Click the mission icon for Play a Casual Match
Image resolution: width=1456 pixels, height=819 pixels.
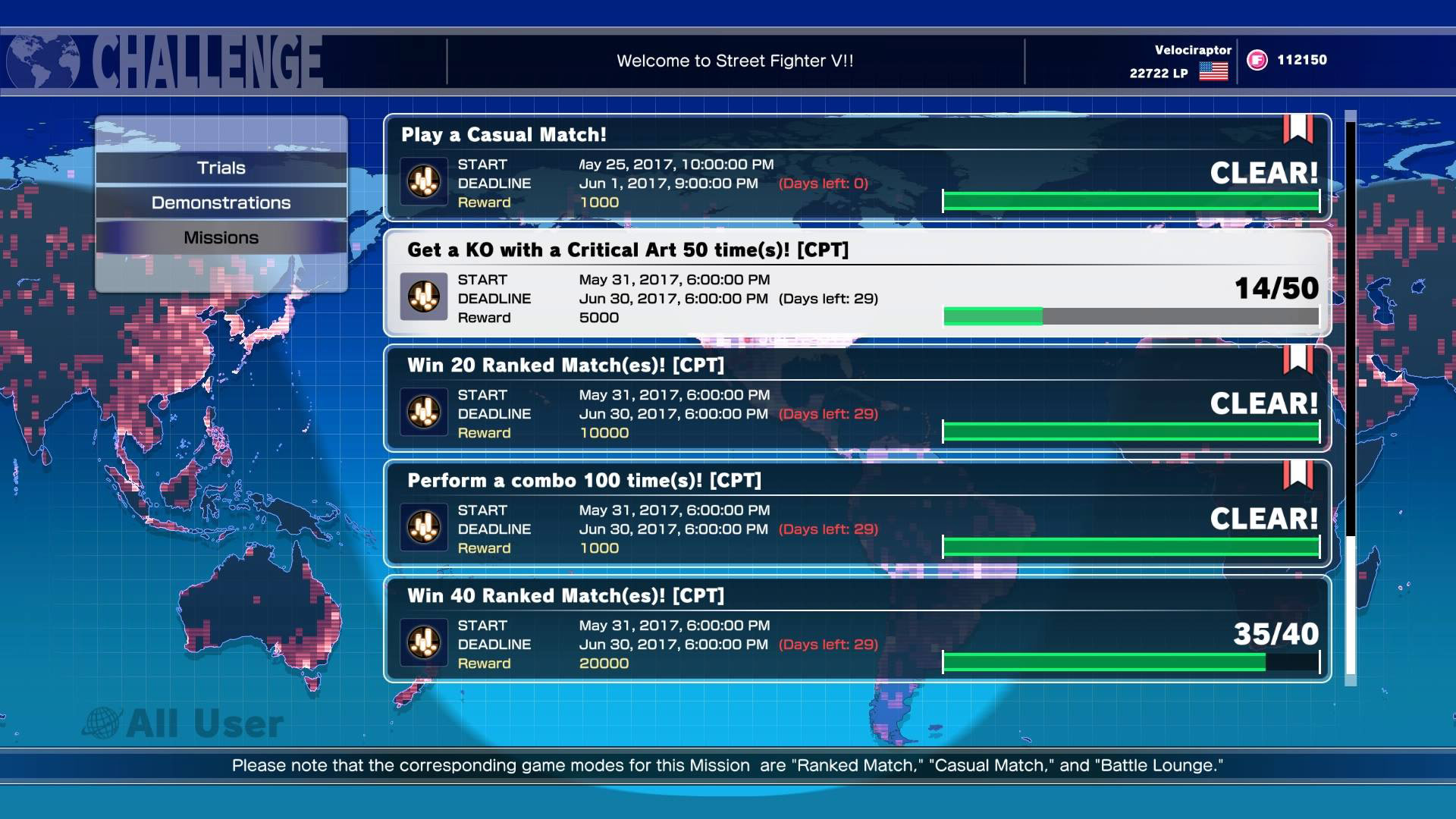[423, 182]
